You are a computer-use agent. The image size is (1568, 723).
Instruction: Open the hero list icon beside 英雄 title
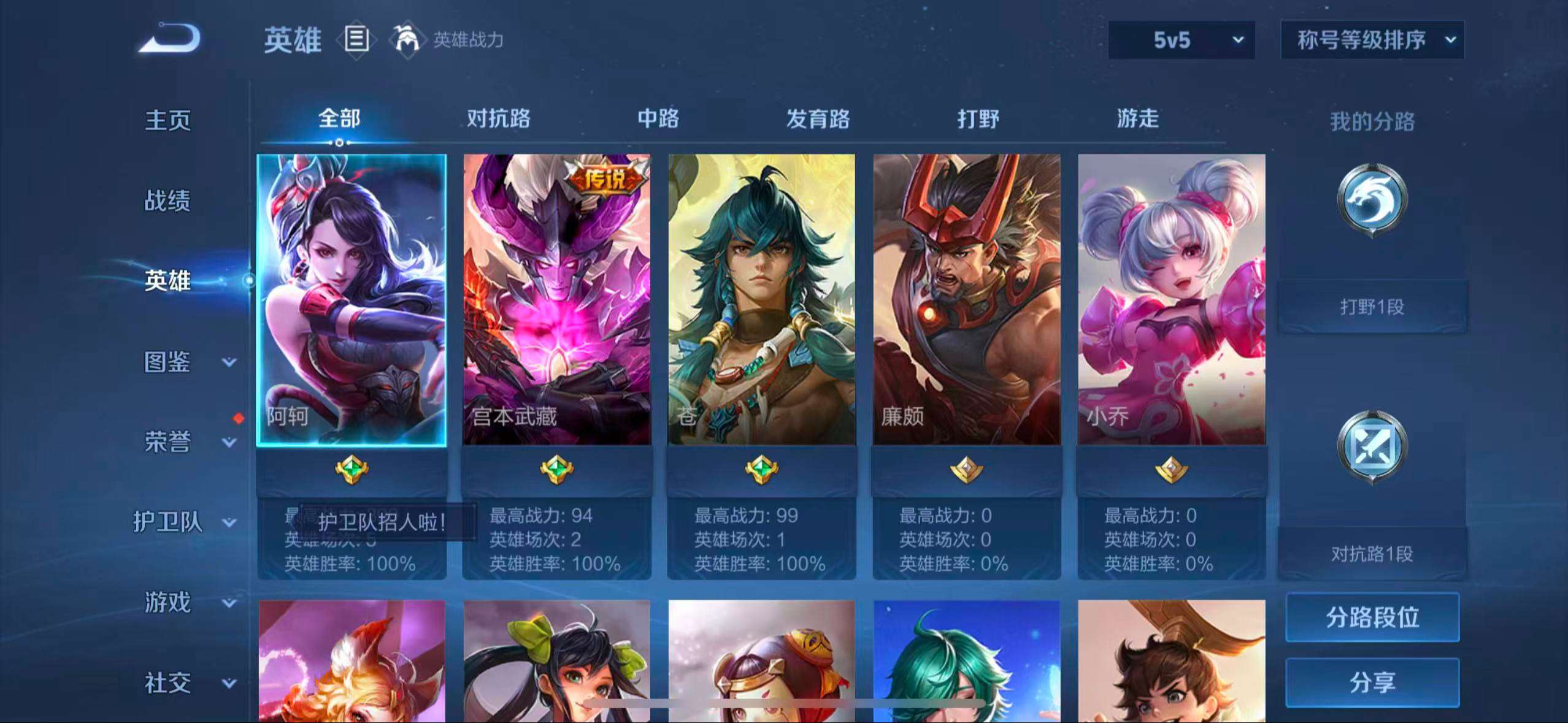[356, 40]
